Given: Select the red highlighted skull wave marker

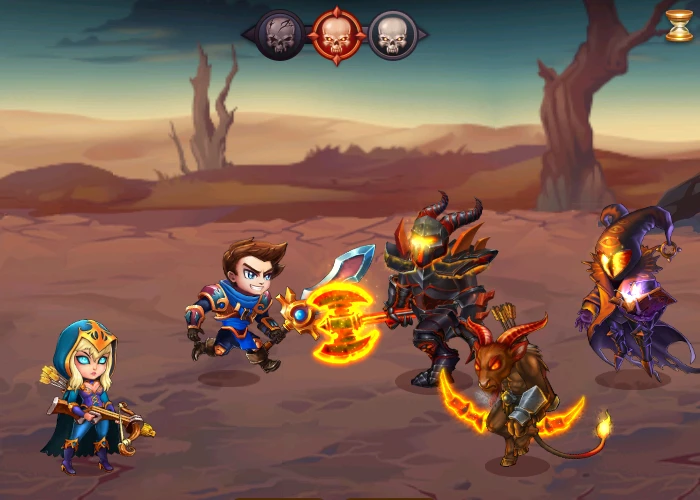Looking at the screenshot, I should click(x=336, y=35).
